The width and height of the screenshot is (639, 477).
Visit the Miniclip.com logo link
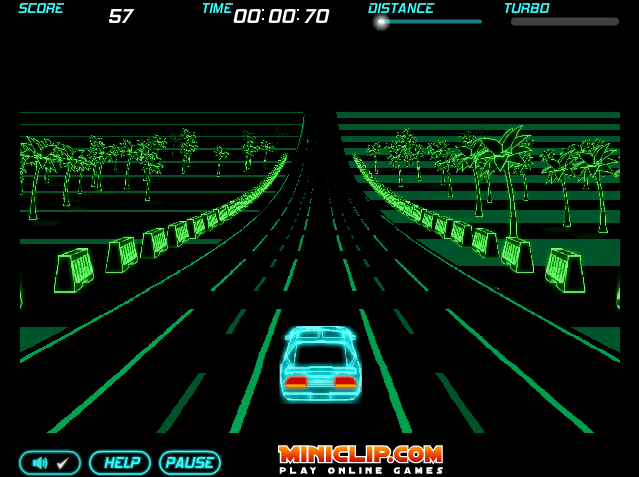tap(360, 458)
